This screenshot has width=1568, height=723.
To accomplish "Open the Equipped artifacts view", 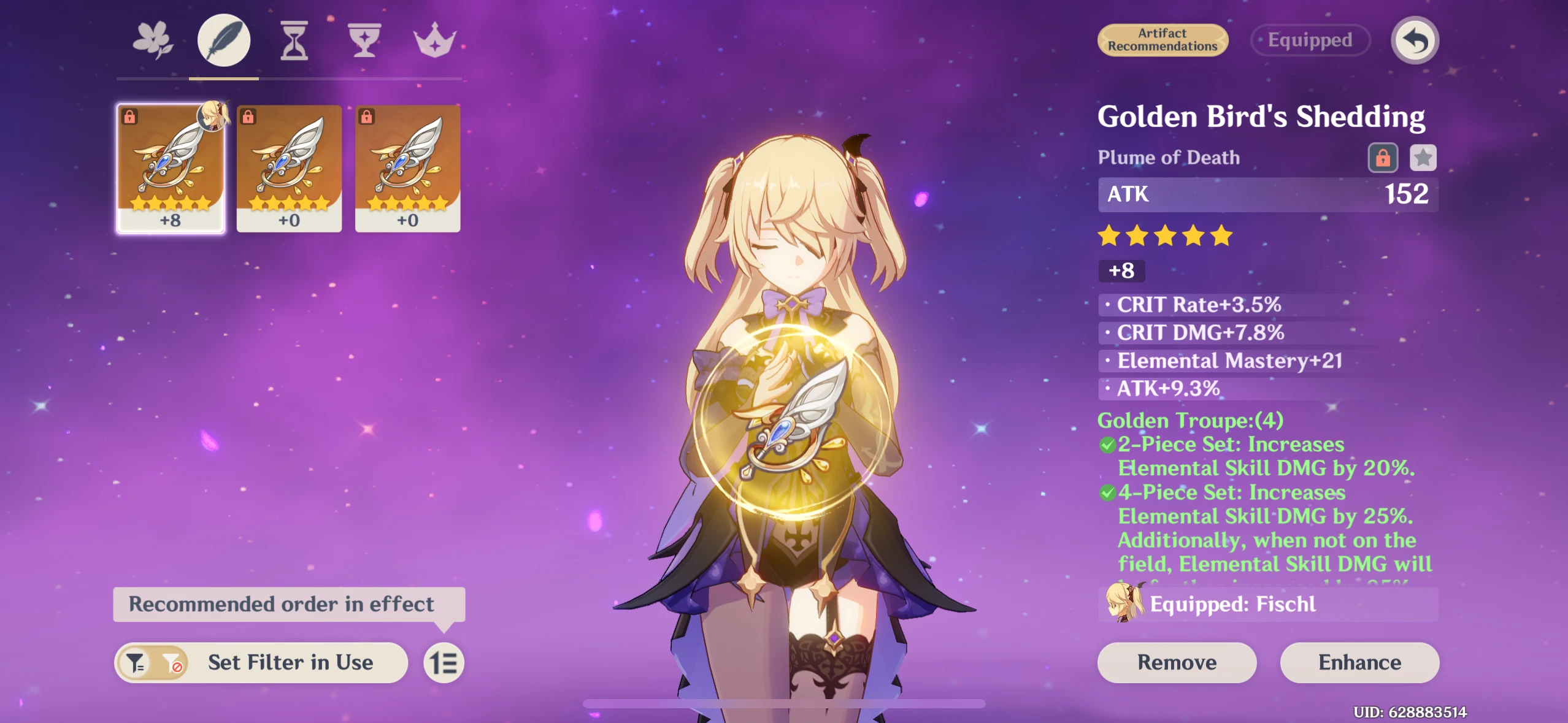I will coord(1310,39).
